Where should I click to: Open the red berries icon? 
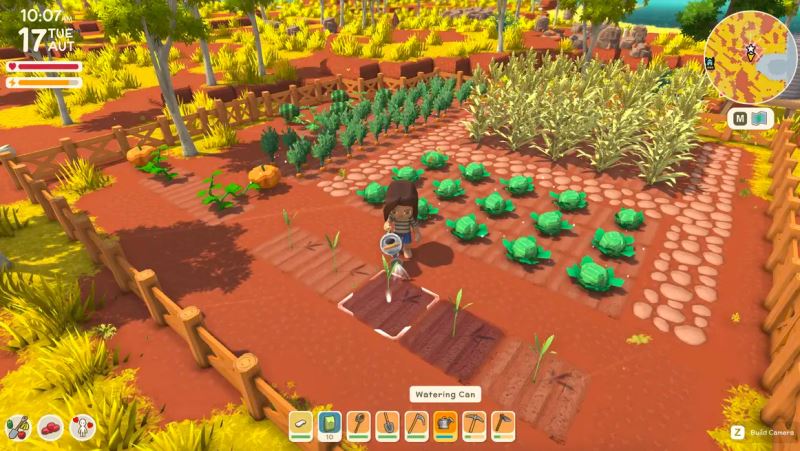point(50,429)
